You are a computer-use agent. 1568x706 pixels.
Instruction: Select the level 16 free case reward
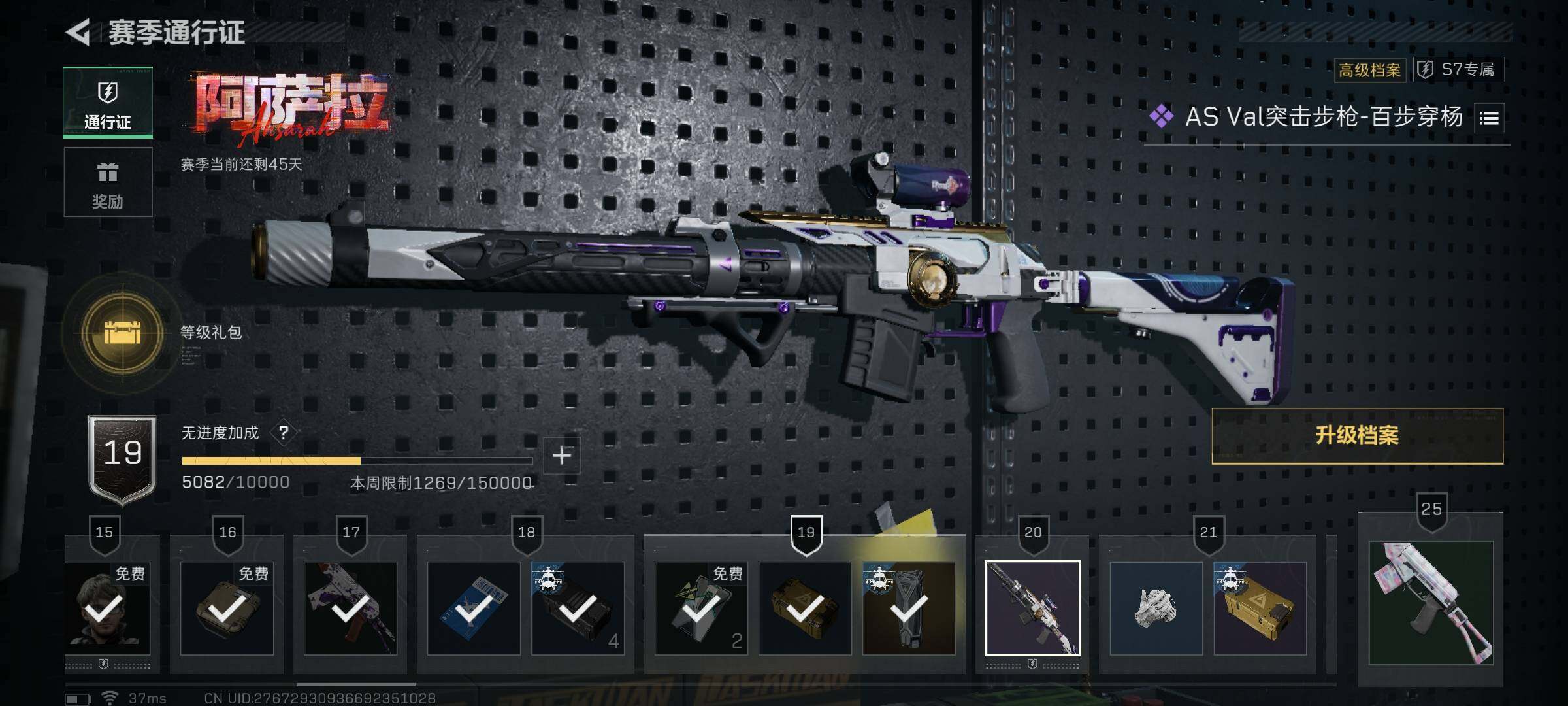coord(227,608)
